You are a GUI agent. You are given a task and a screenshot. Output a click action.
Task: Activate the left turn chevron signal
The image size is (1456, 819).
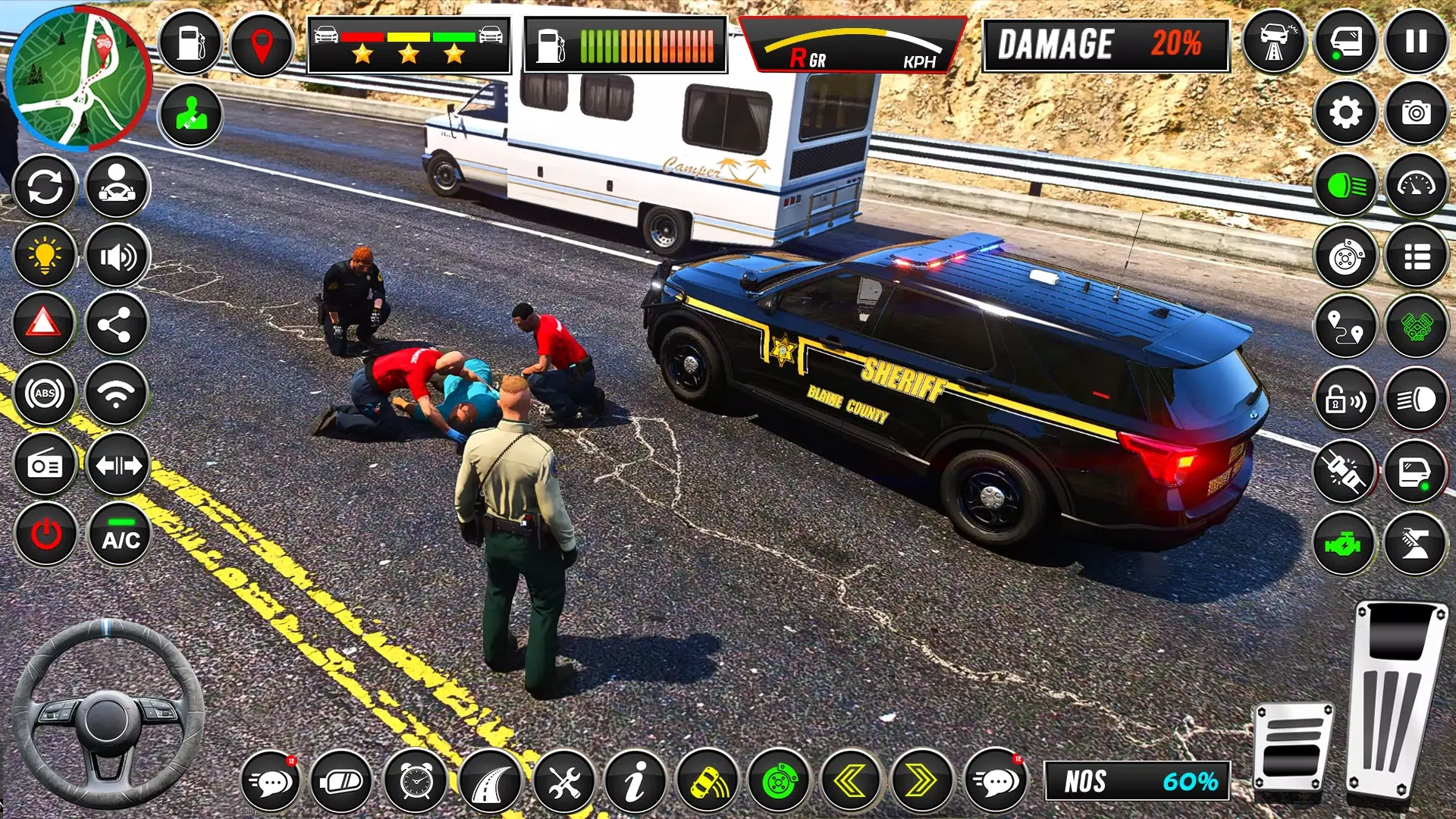(851, 781)
